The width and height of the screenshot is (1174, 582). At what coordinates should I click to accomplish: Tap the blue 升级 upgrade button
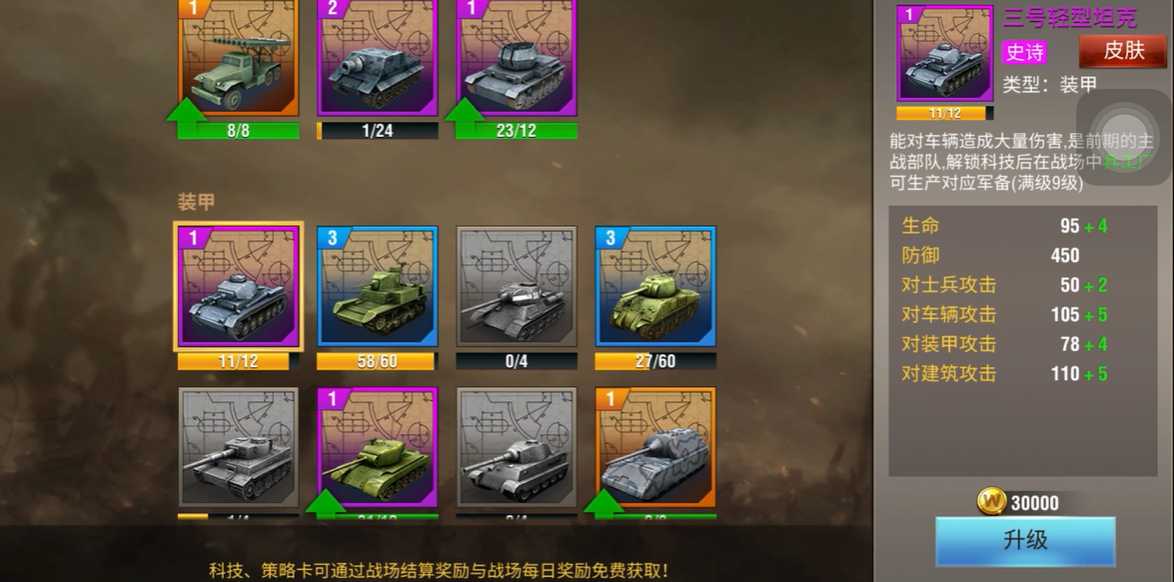coord(1025,541)
